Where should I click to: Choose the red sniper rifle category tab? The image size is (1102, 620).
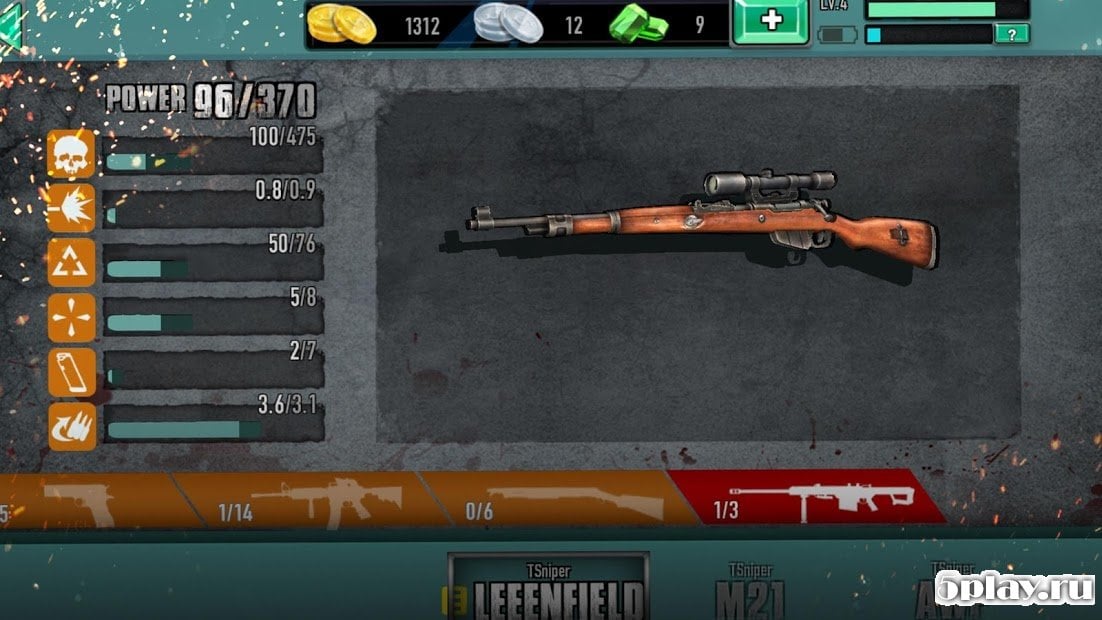[805, 498]
